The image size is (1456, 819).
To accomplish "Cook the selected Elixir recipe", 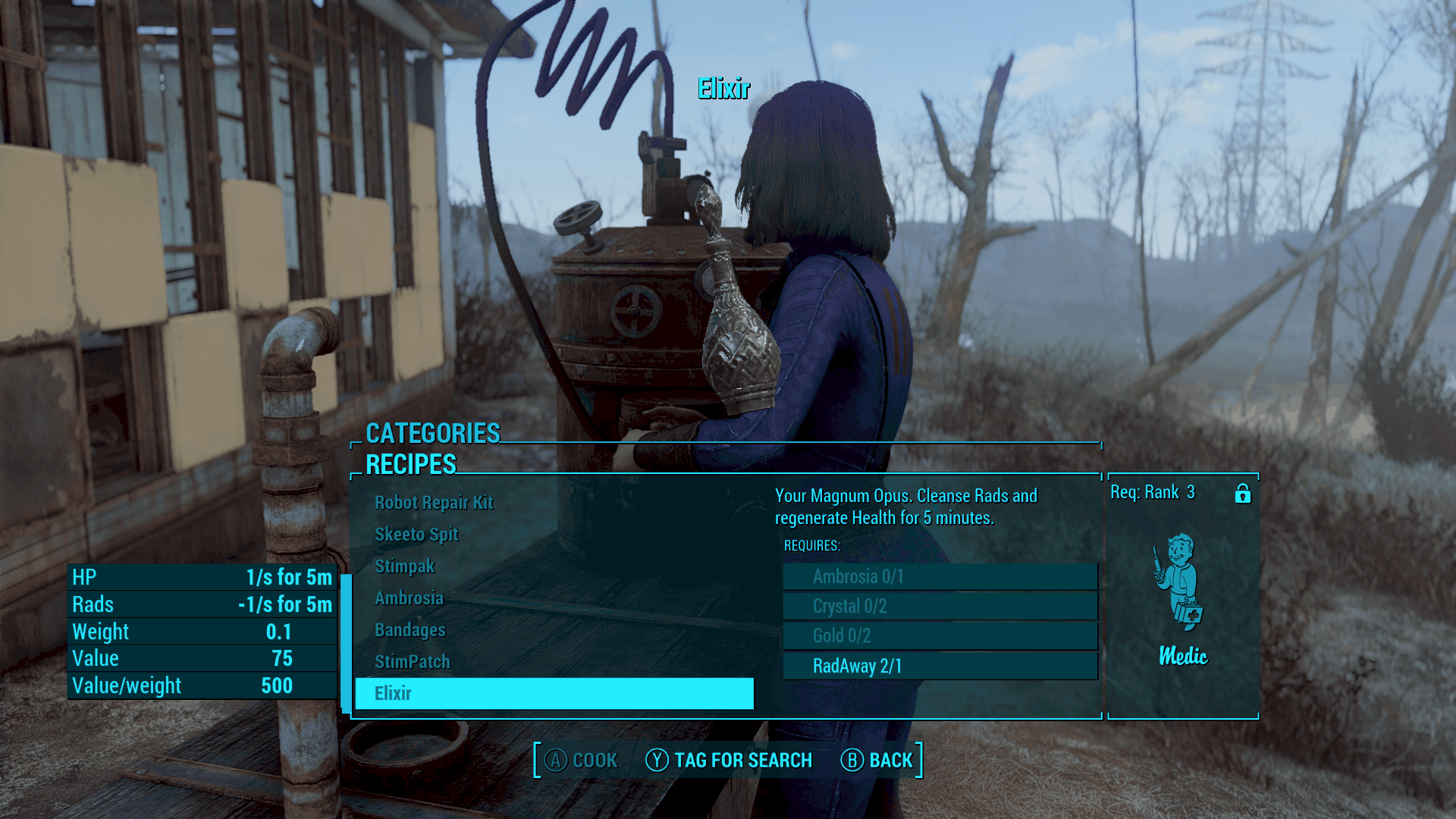I will (x=581, y=760).
